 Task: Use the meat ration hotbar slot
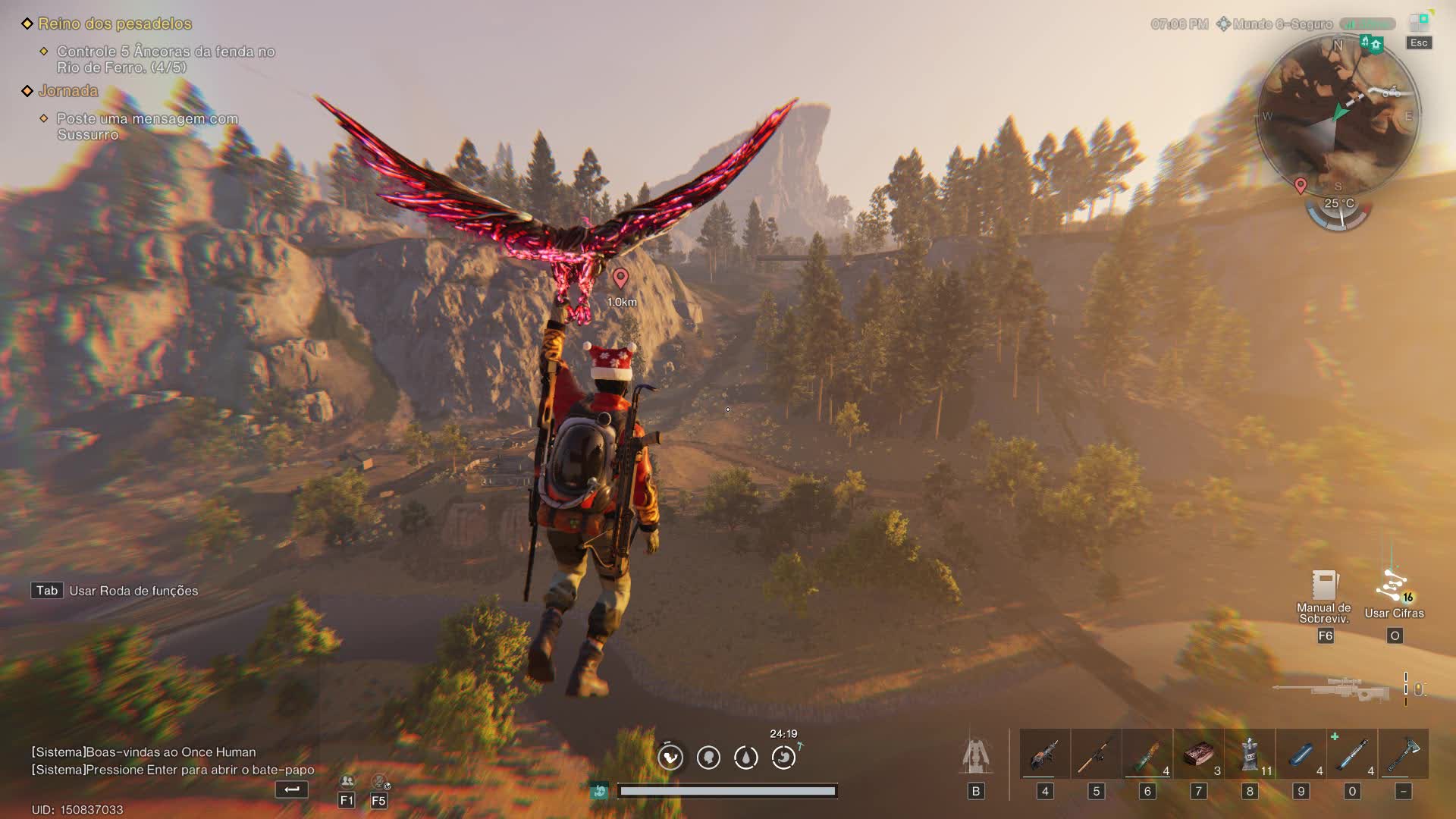coord(1198,755)
